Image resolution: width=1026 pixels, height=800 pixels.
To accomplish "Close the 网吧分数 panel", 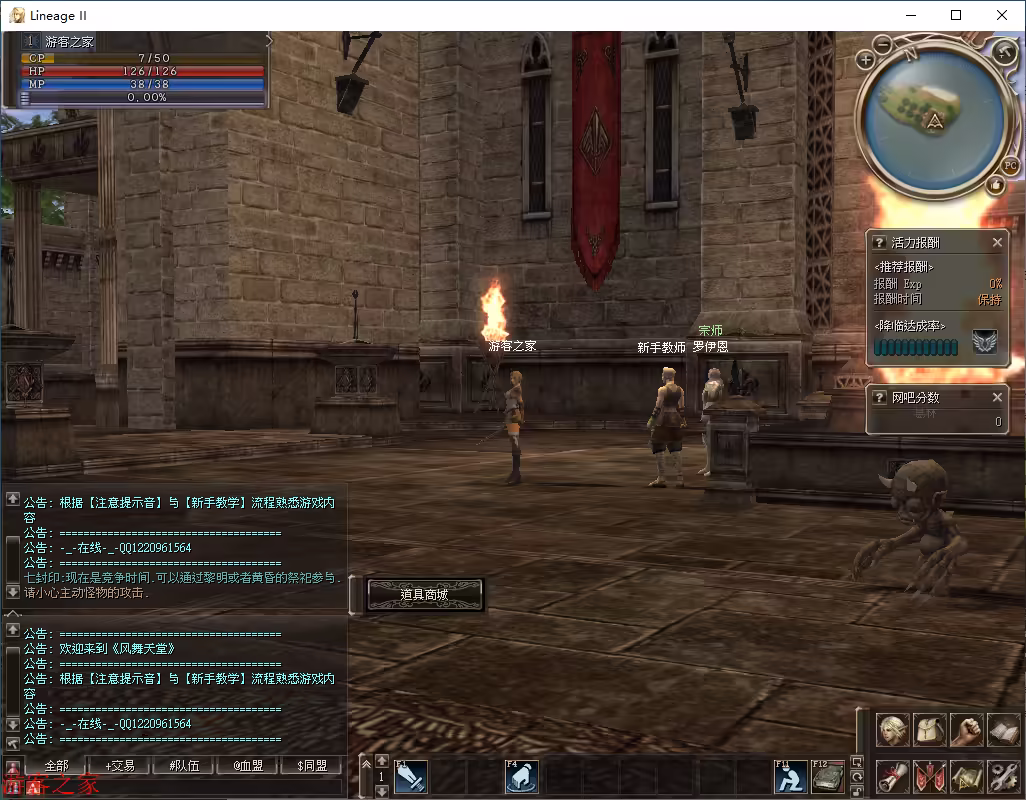I will click(x=997, y=397).
